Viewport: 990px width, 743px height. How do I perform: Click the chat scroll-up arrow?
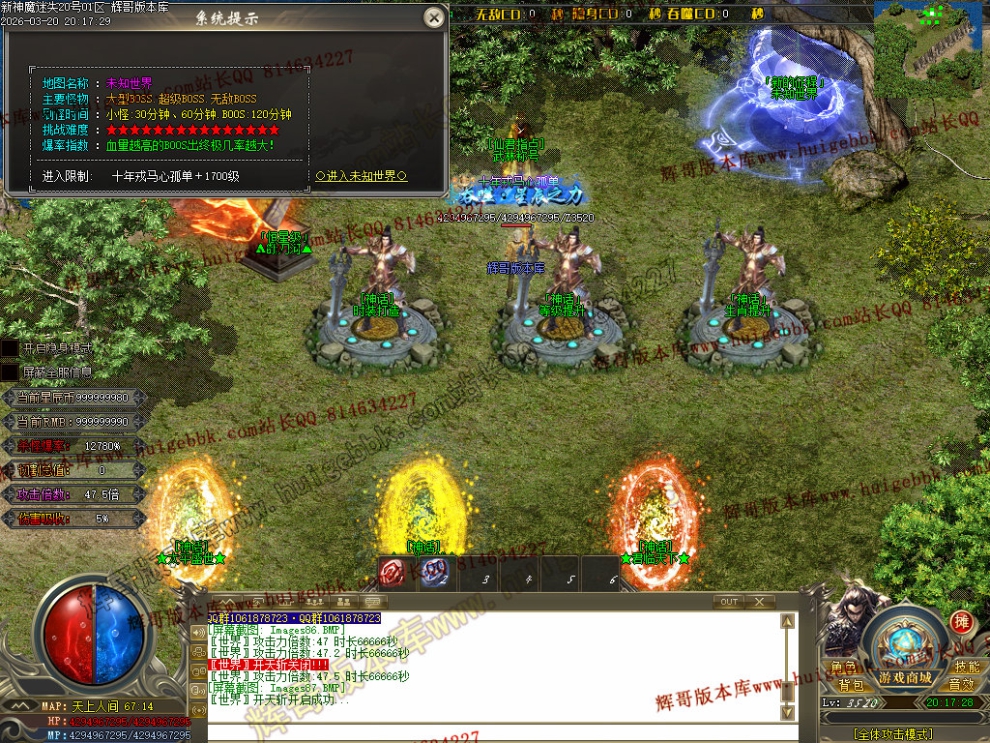(x=788, y=621)
